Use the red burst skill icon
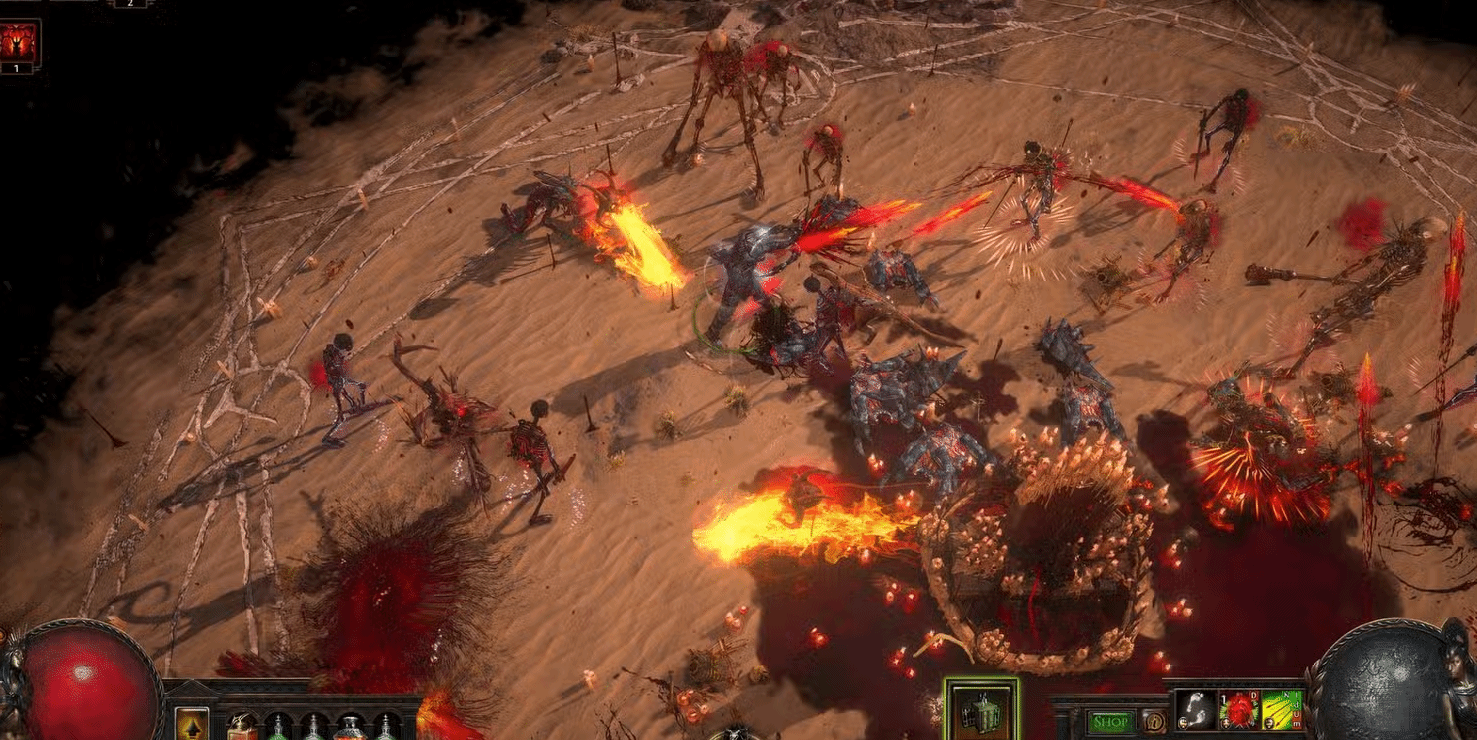This screenshot has height=740, width=1477. (1239, 710)
